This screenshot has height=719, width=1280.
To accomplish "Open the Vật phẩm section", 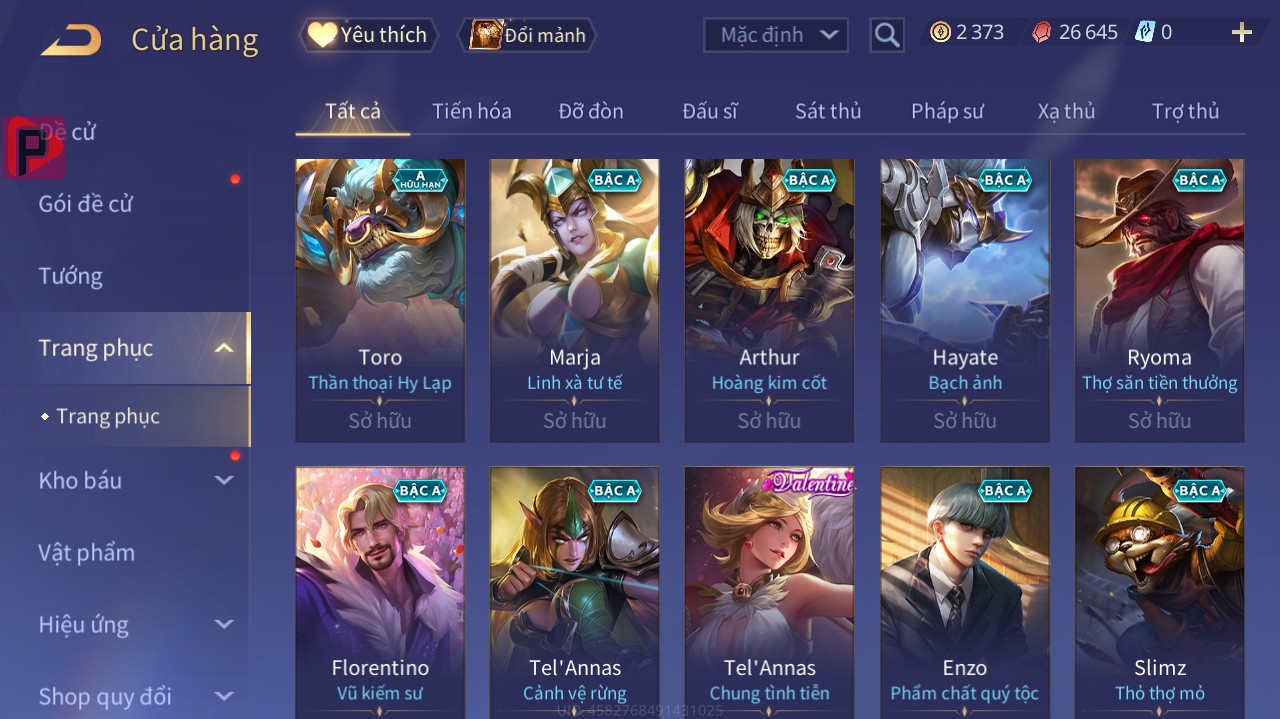I will click(x=87, y=553).
